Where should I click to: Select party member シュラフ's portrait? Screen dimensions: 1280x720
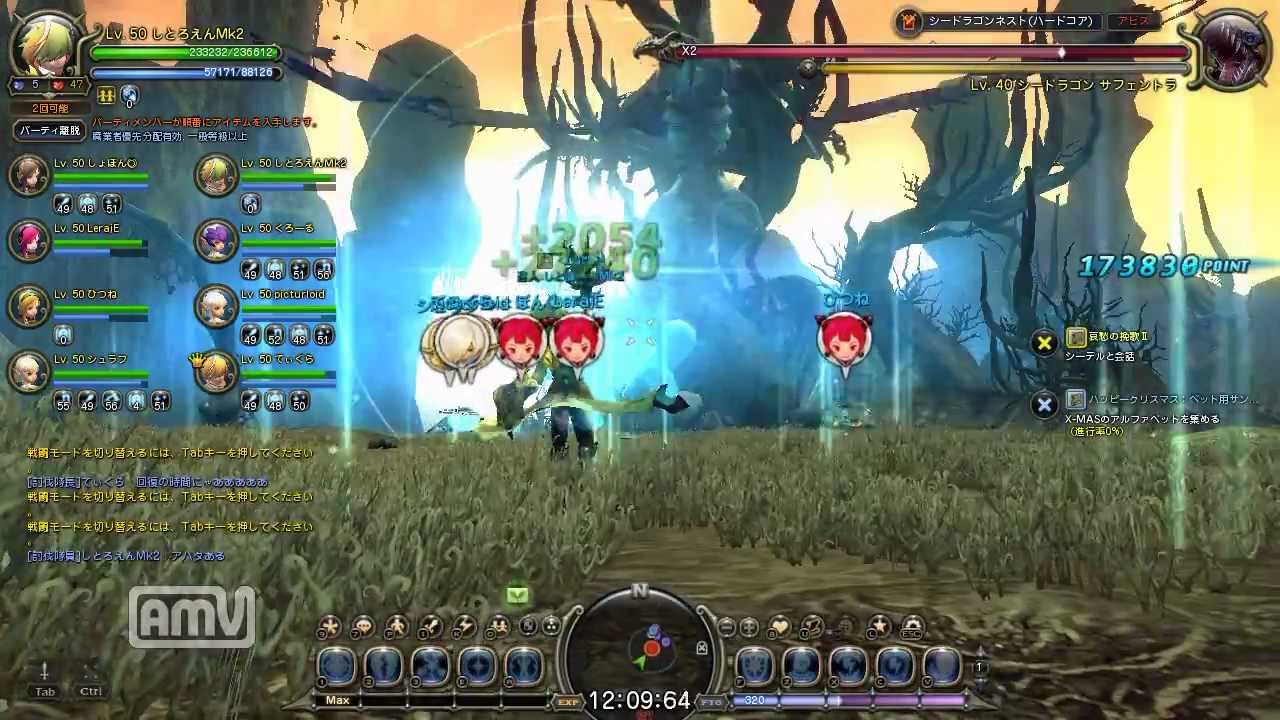coord(29,372)
